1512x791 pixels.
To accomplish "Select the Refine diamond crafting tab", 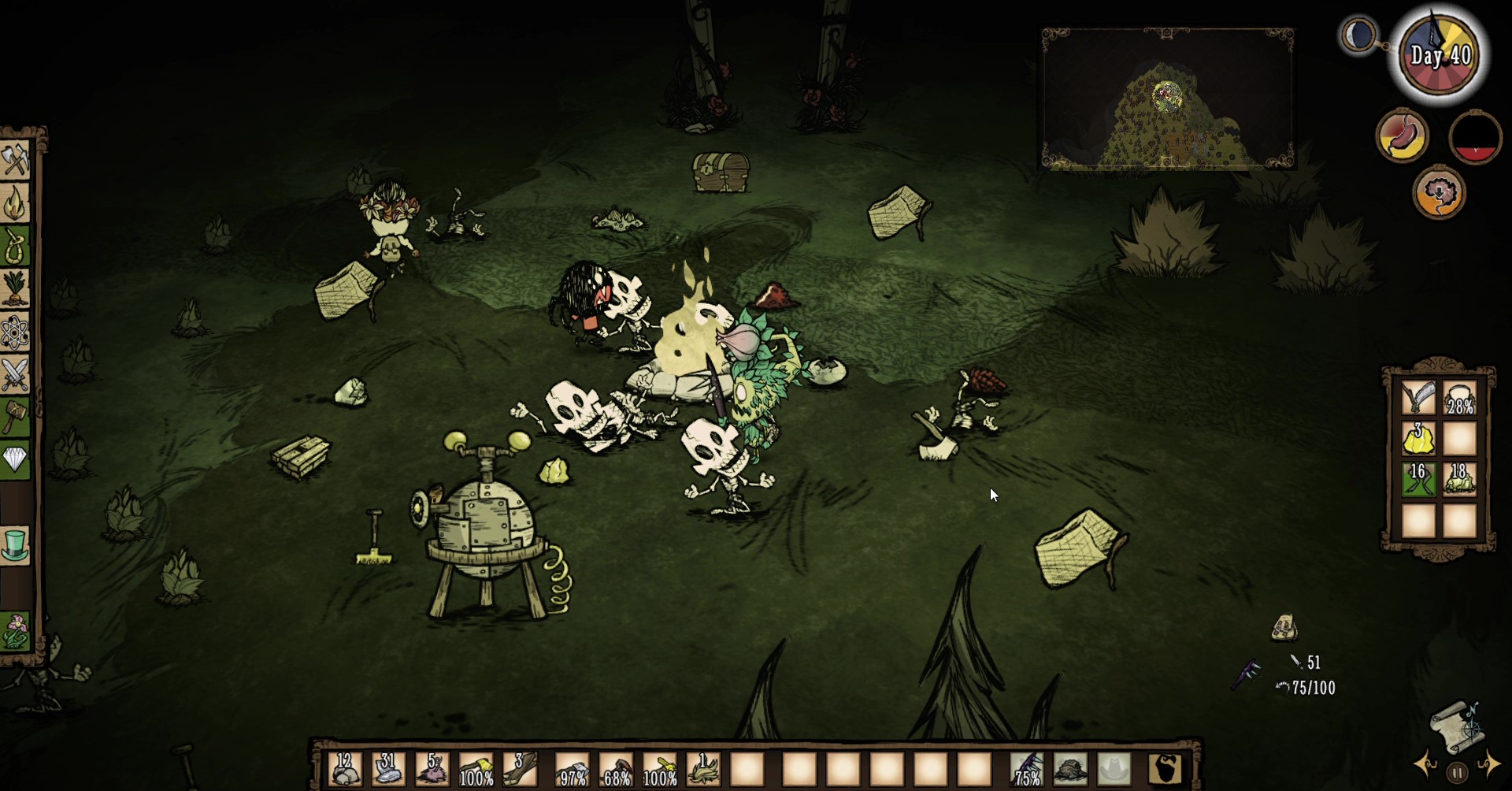I will tap(16, 459).
